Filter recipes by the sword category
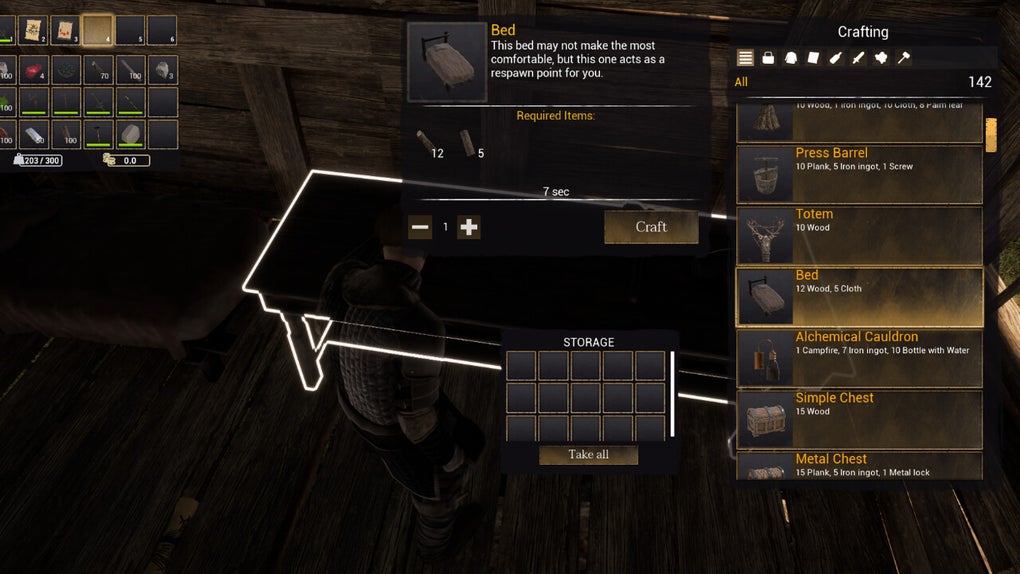The width and height of the screenshot is (1020, 574). click(858, 58)
